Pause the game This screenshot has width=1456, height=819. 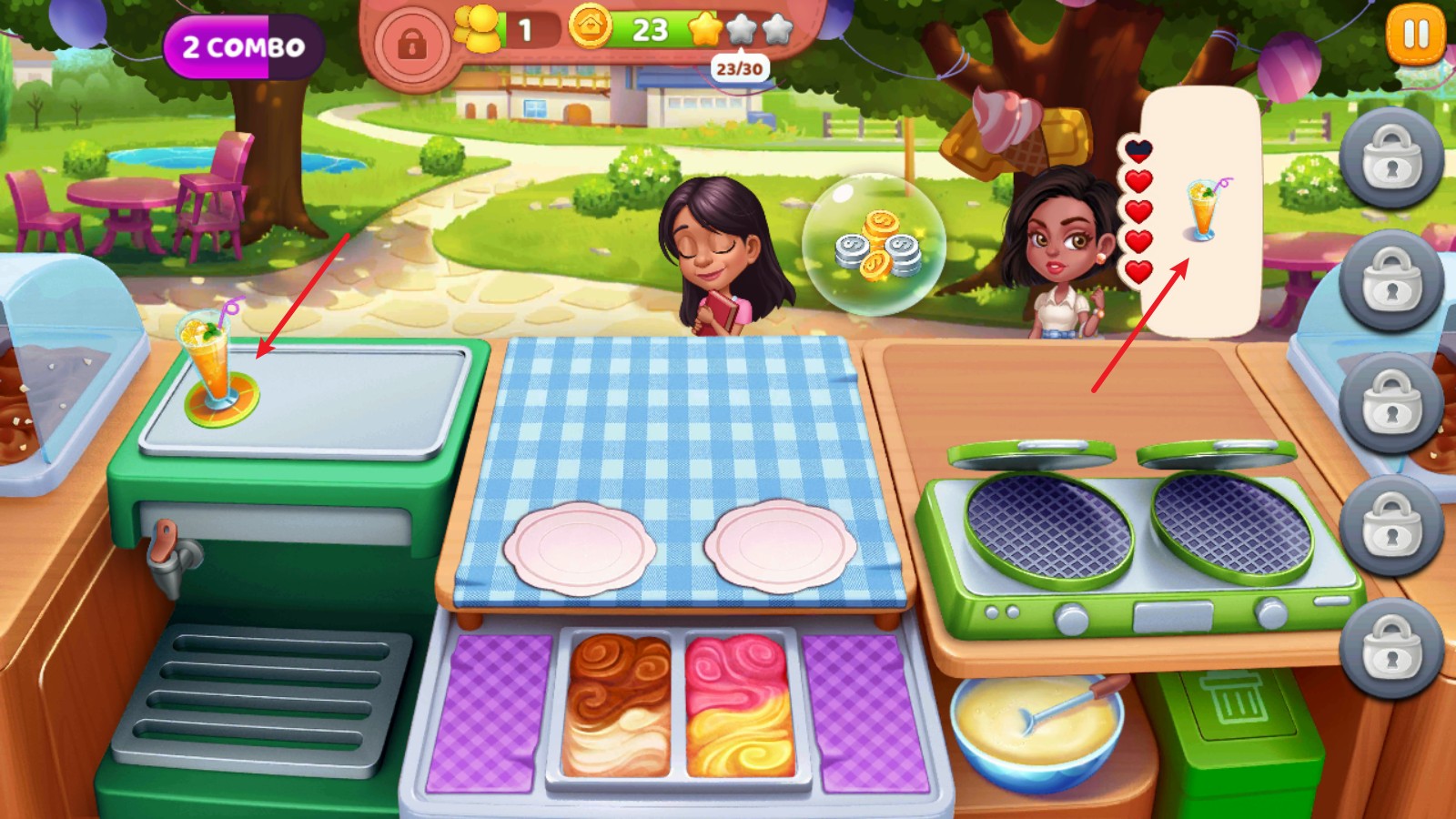click(x=1415, y=35)
